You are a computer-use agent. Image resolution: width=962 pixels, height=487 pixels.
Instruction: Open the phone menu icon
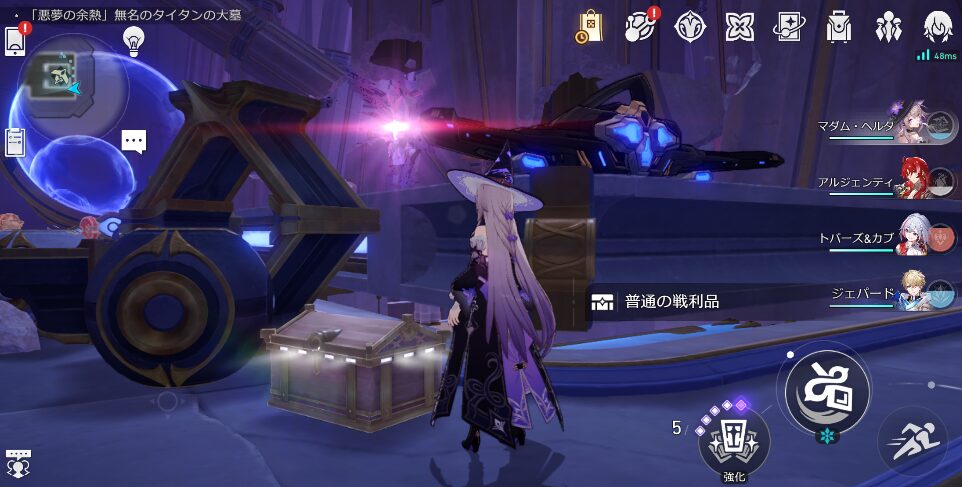[x=15, y=40]
